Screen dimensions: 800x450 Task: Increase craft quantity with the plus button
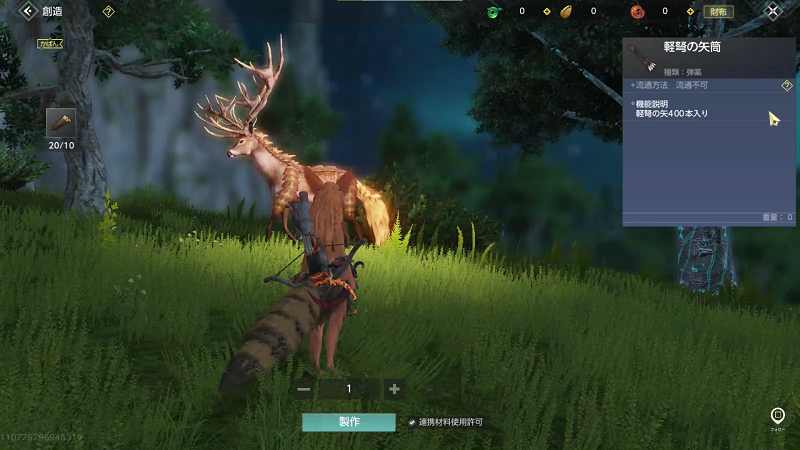point(395,389)
